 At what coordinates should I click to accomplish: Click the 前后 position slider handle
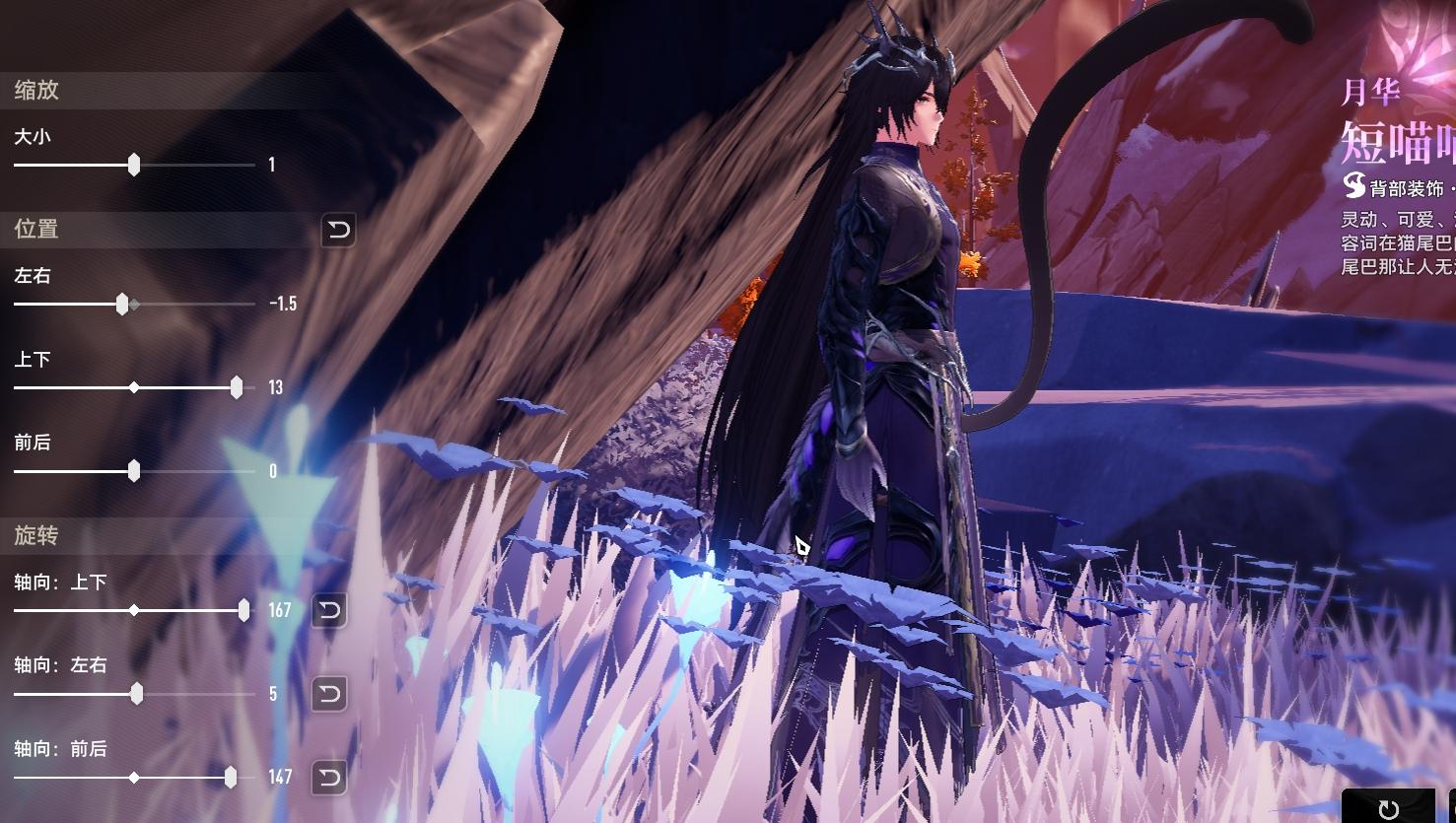134,471
